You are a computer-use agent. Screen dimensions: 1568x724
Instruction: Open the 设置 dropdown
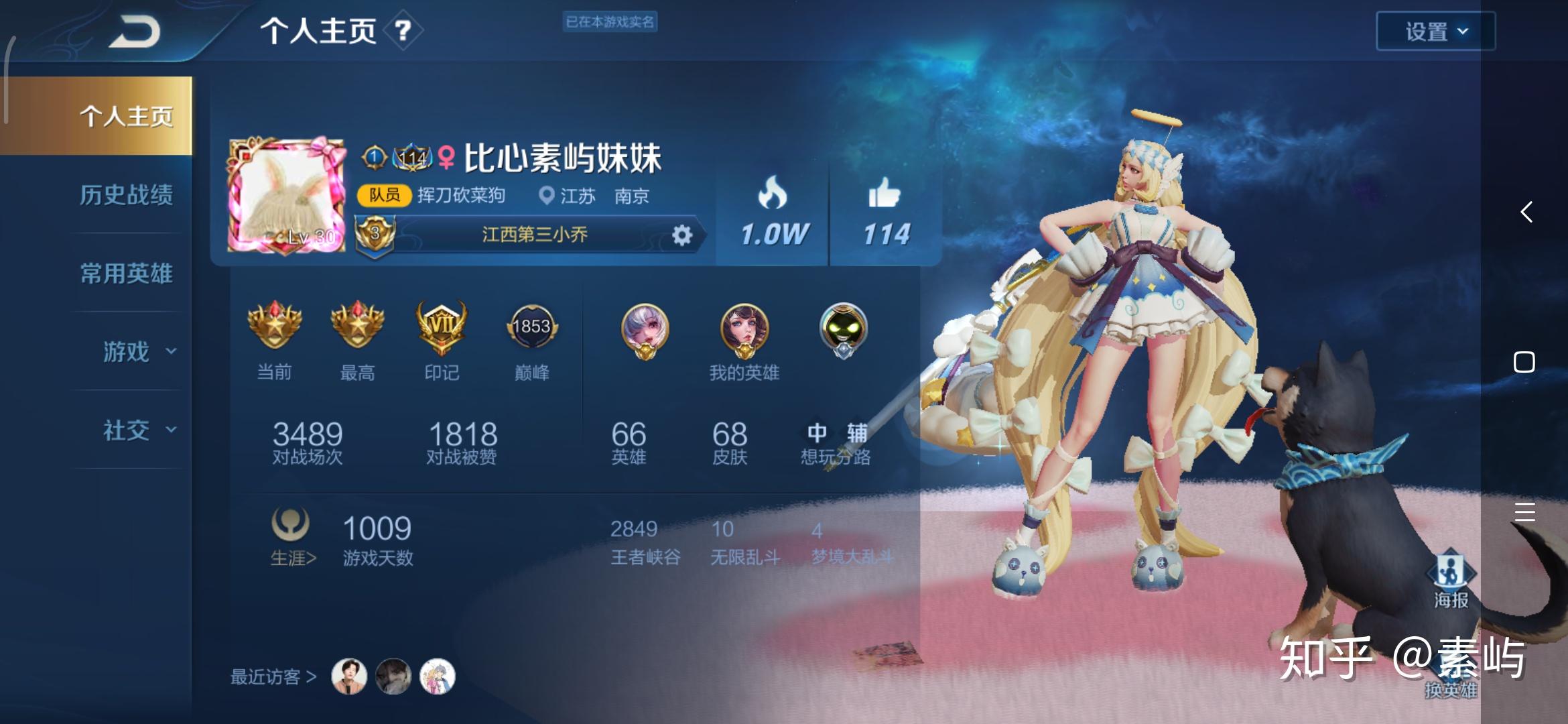tap(1435, 32)
